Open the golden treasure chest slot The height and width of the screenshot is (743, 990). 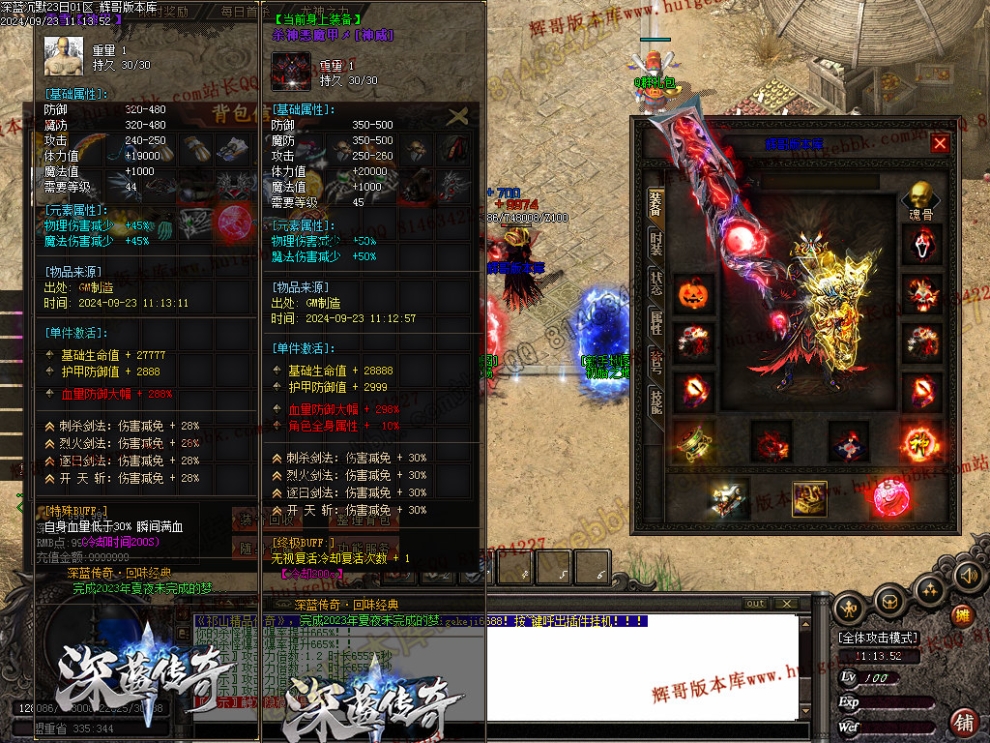tap(810, 497)
